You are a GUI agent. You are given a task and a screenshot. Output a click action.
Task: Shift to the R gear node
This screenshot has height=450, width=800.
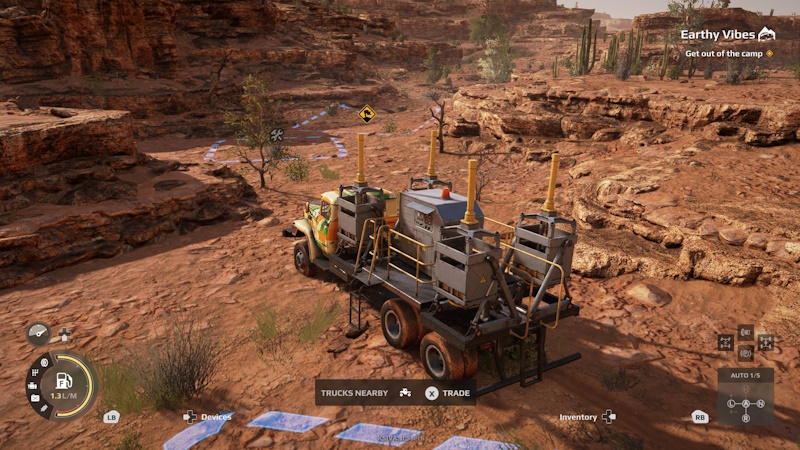[746, 418]
